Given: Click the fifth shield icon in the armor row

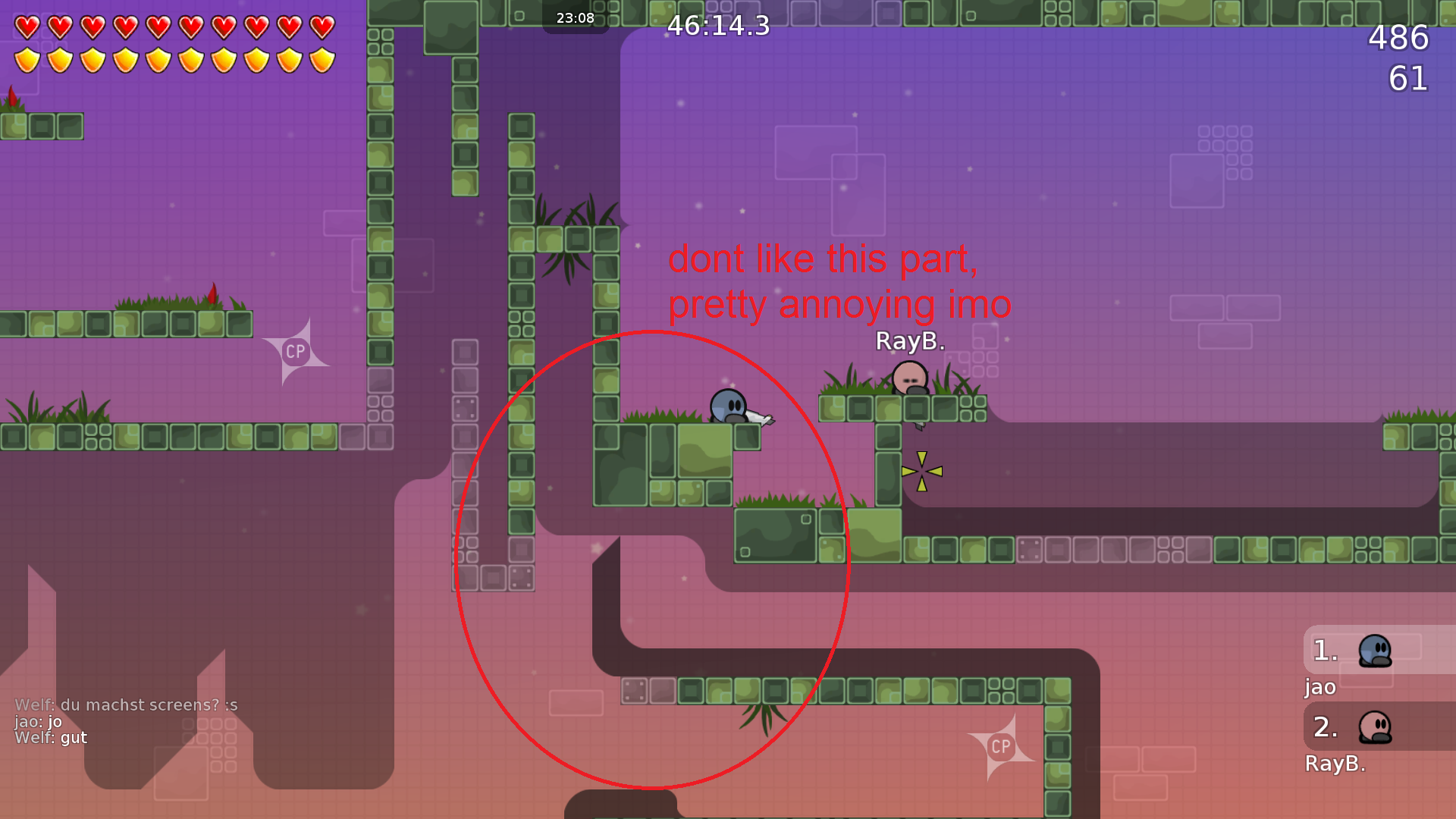Looking at the screenshot, I should pyautogui.click(x=157, y=58).
